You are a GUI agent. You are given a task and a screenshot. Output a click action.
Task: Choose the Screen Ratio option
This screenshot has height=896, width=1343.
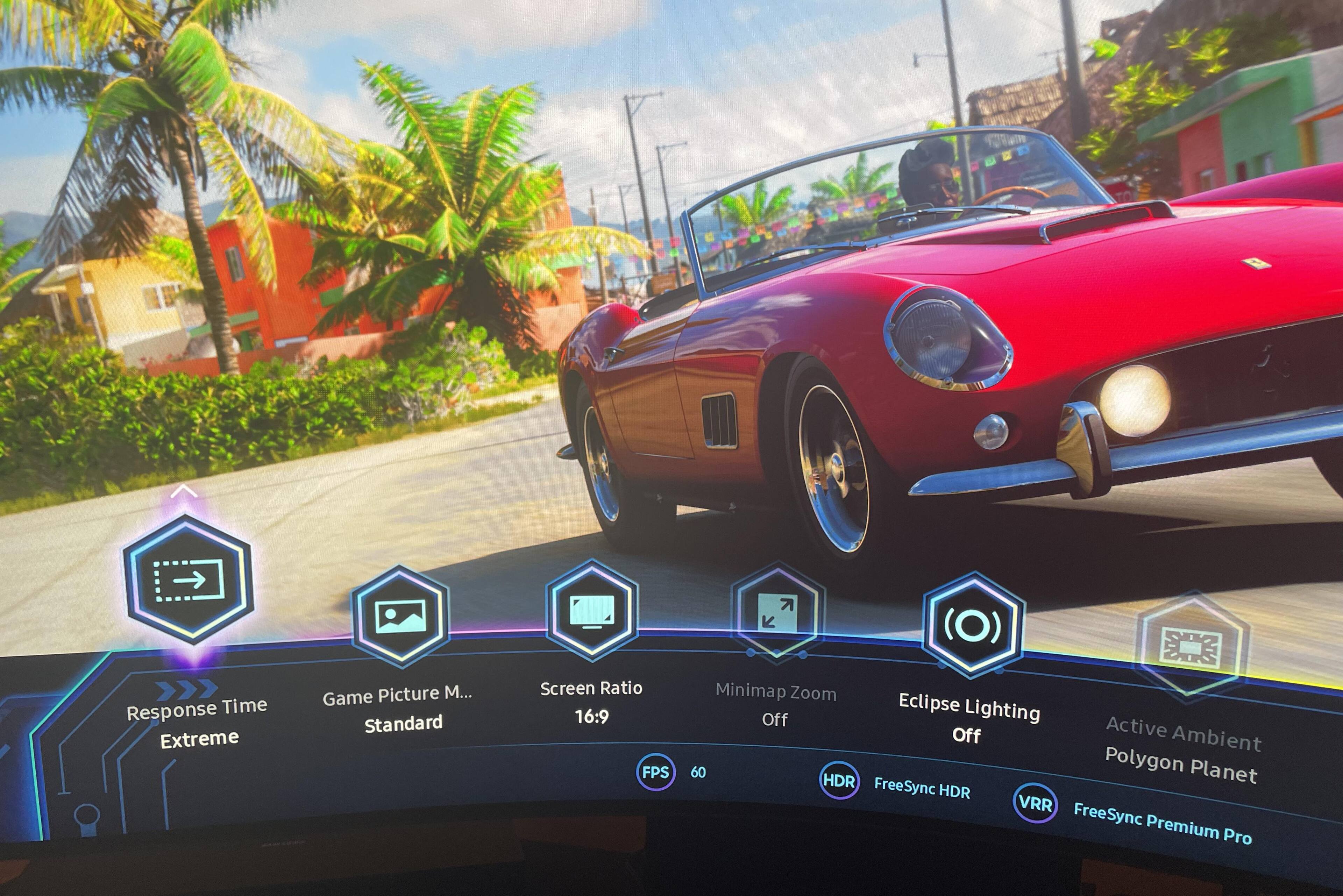(x=592, y=610)
